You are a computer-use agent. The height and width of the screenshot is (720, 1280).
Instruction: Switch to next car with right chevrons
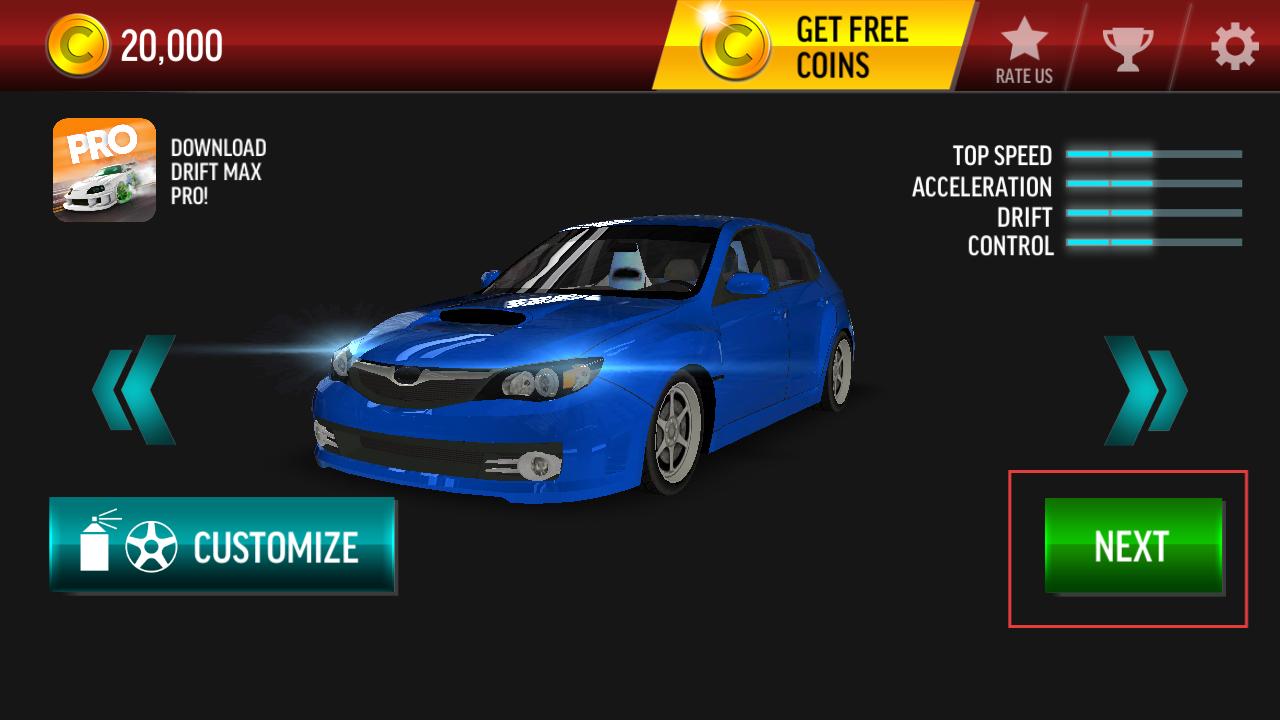pos(1145,390)
